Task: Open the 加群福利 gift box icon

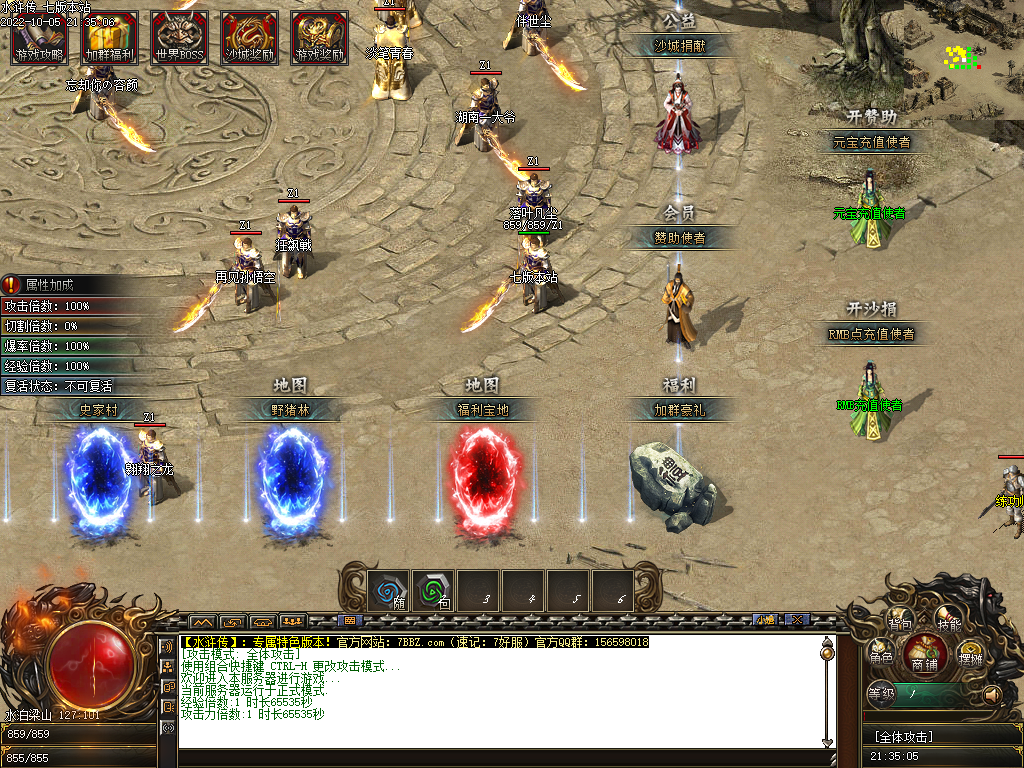Action: pyautogui.click(x=110, y=38)
